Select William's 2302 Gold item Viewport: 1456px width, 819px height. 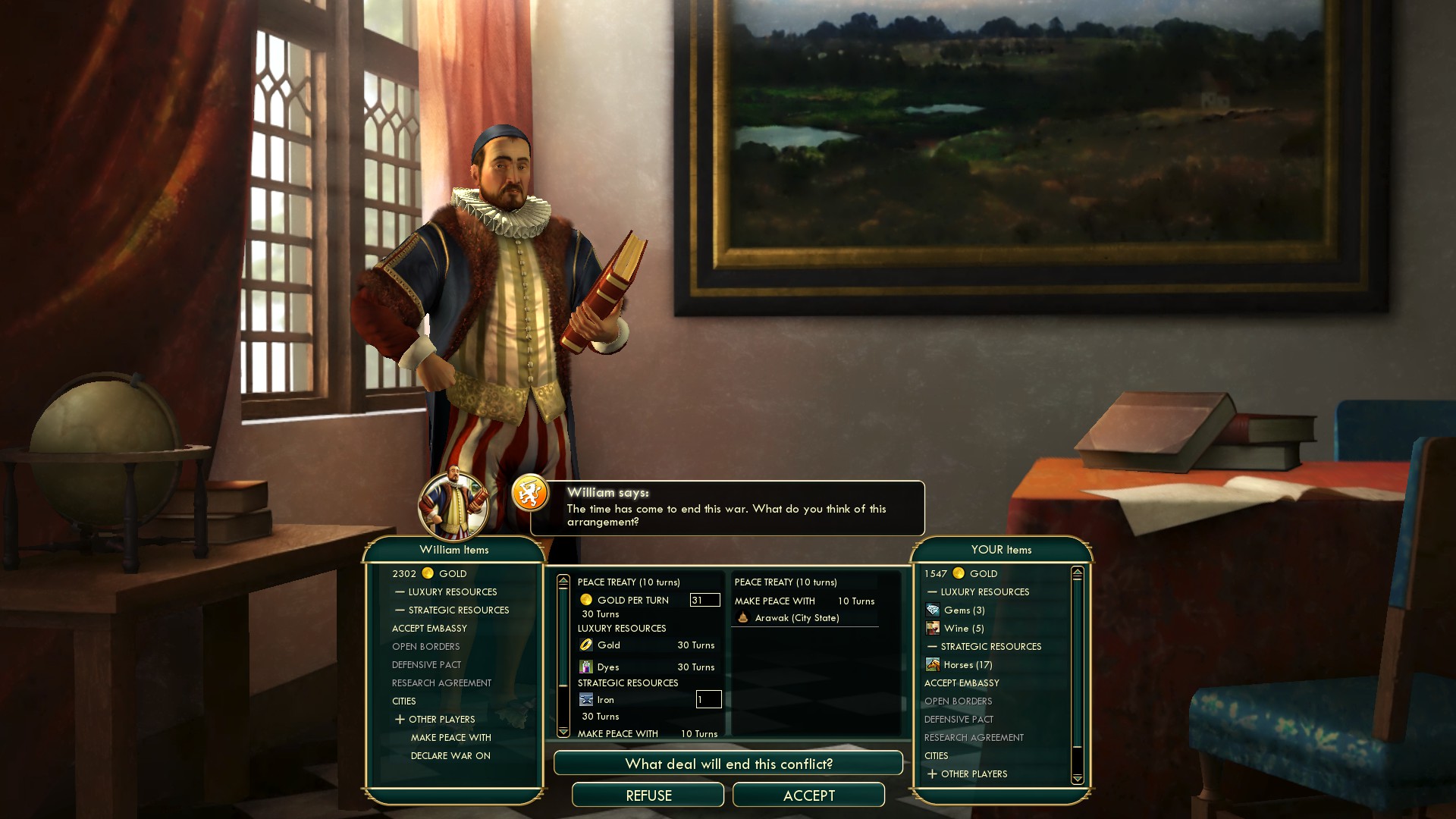tap(429, 574)
